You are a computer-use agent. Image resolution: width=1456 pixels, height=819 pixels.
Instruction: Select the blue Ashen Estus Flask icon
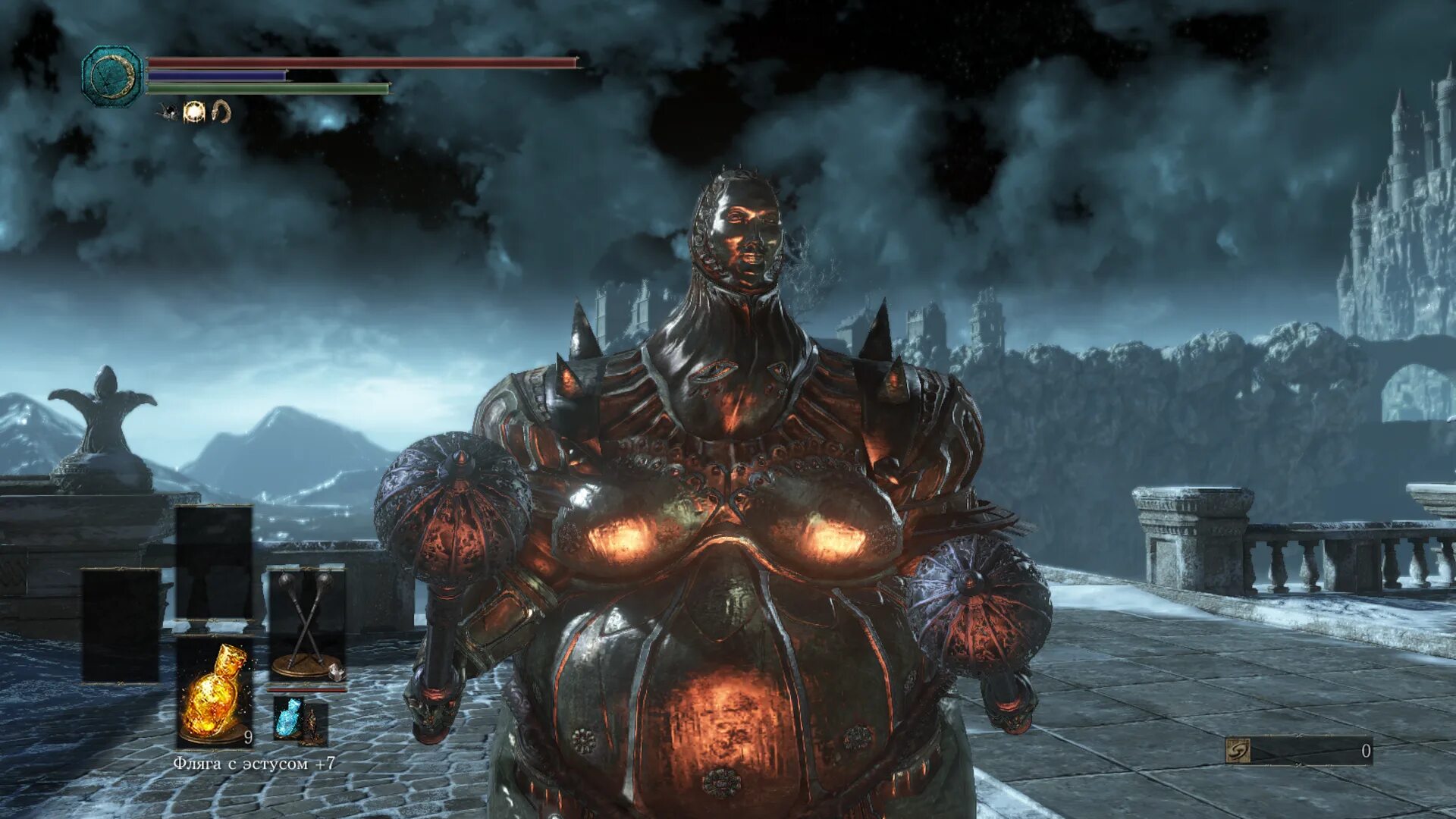tap(288, 717)
